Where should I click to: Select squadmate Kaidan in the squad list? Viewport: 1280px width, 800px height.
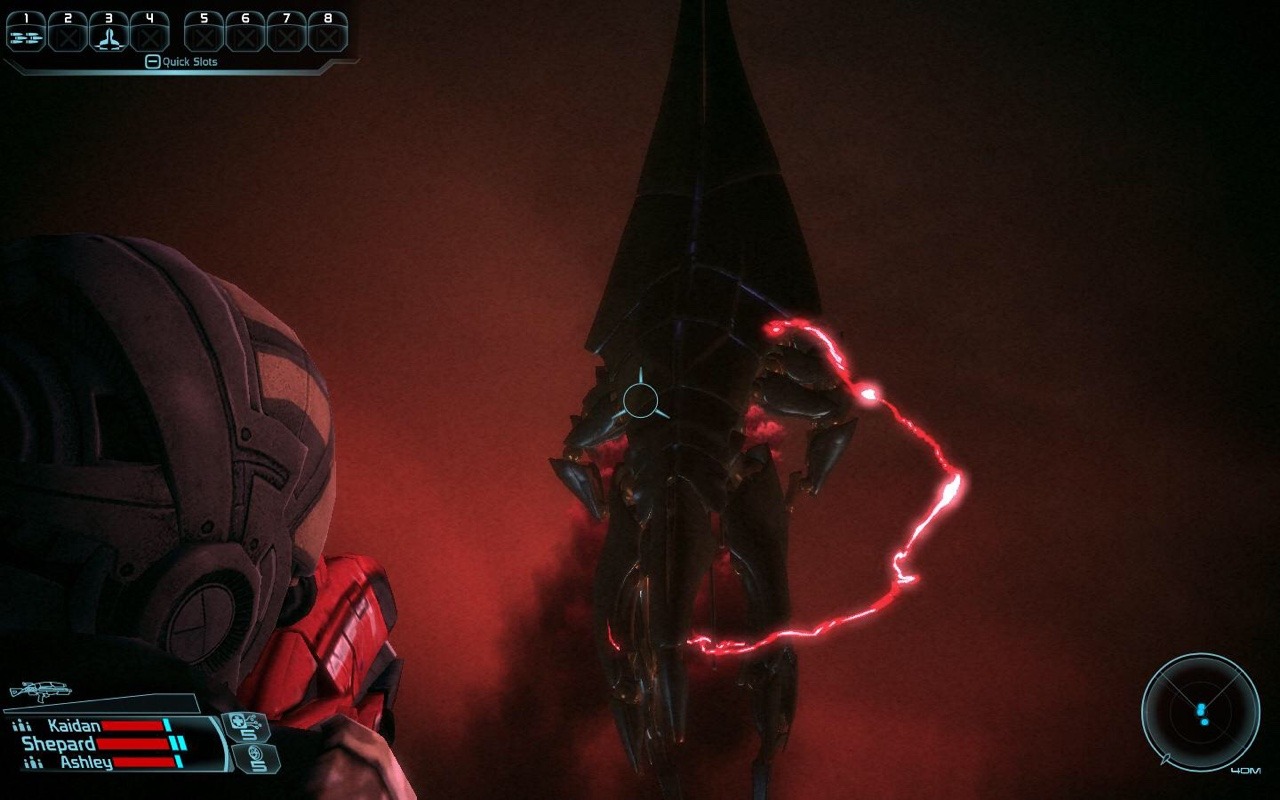point(74,726)
